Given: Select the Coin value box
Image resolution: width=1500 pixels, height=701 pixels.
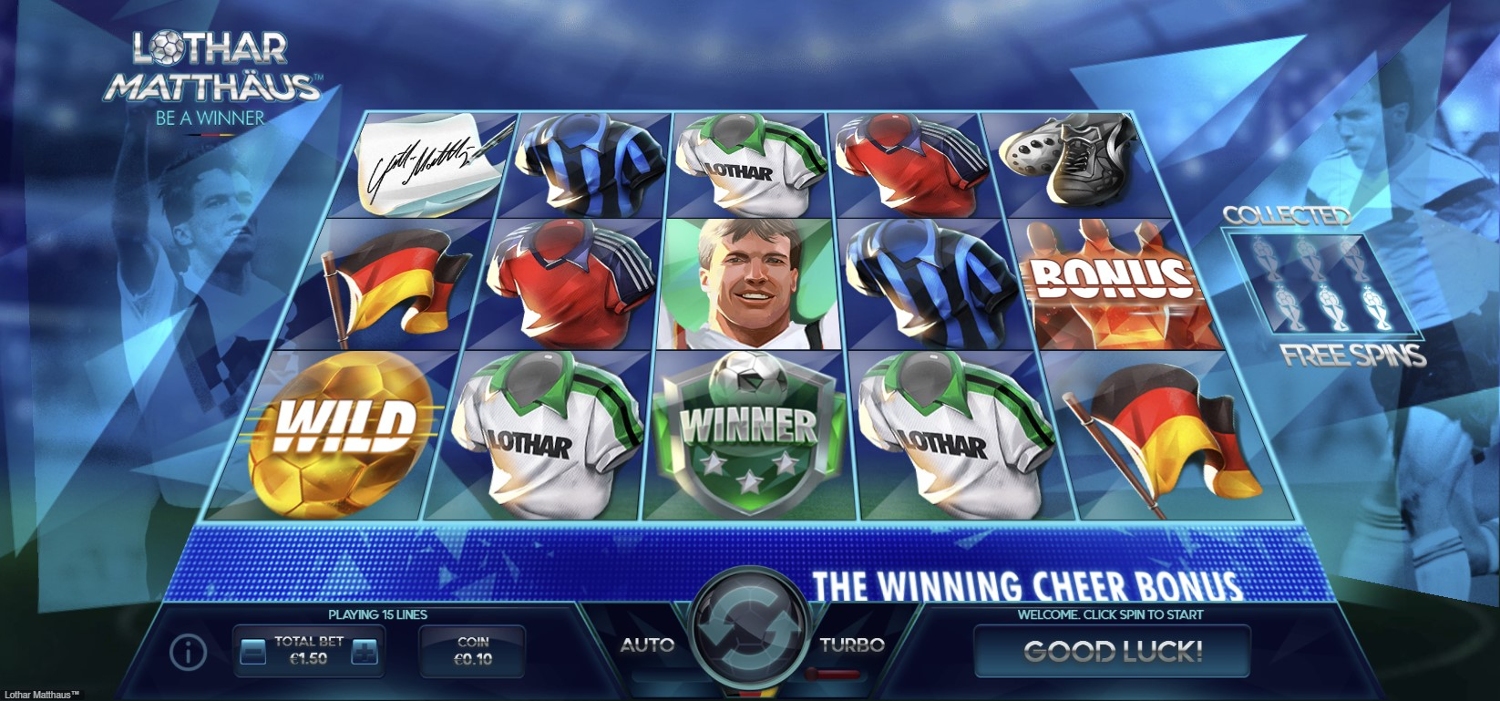Looking at the screenshot, I should [472, 651].
